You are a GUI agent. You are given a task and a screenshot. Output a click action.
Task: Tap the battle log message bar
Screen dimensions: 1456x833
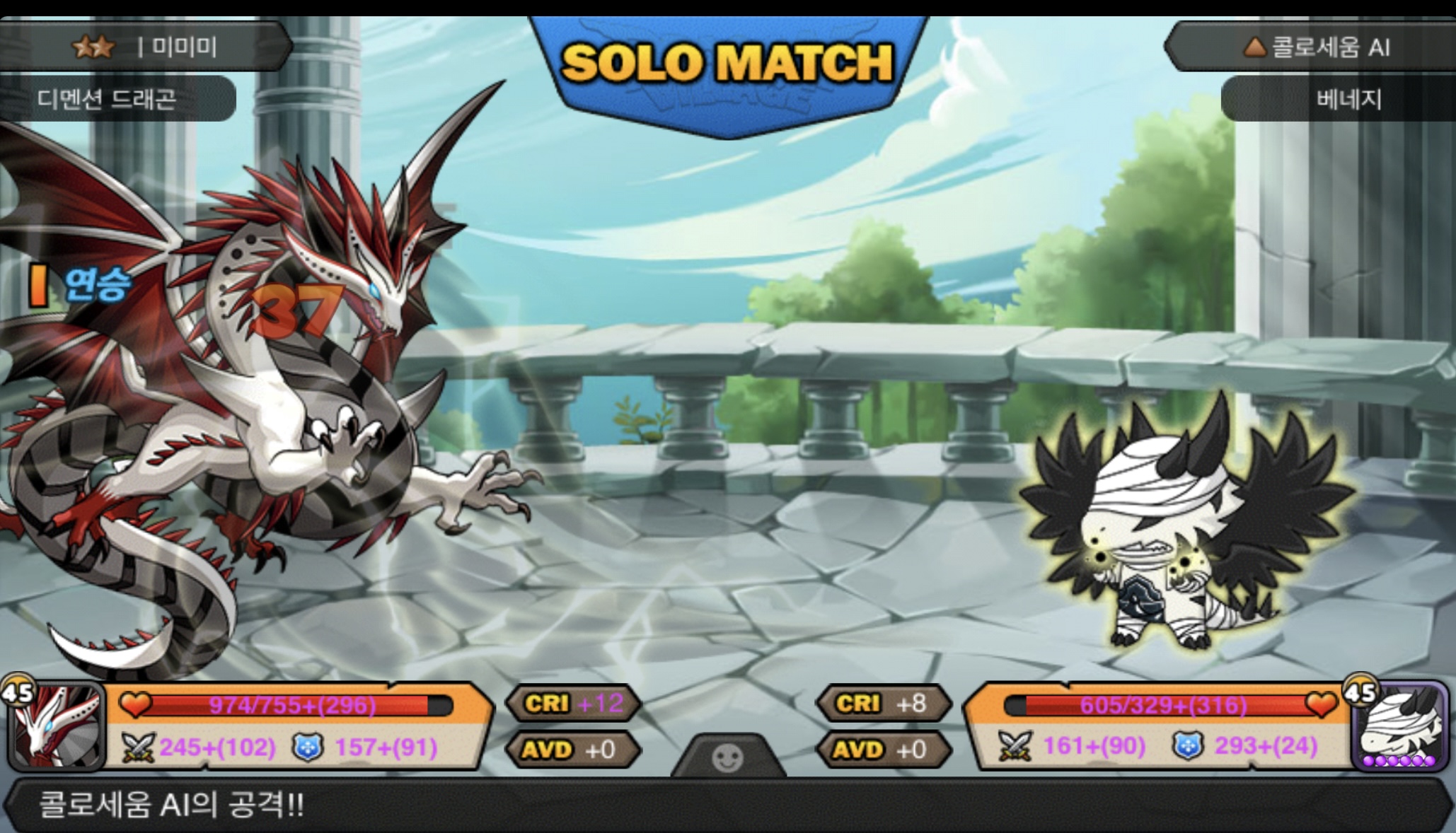(727, 805)
